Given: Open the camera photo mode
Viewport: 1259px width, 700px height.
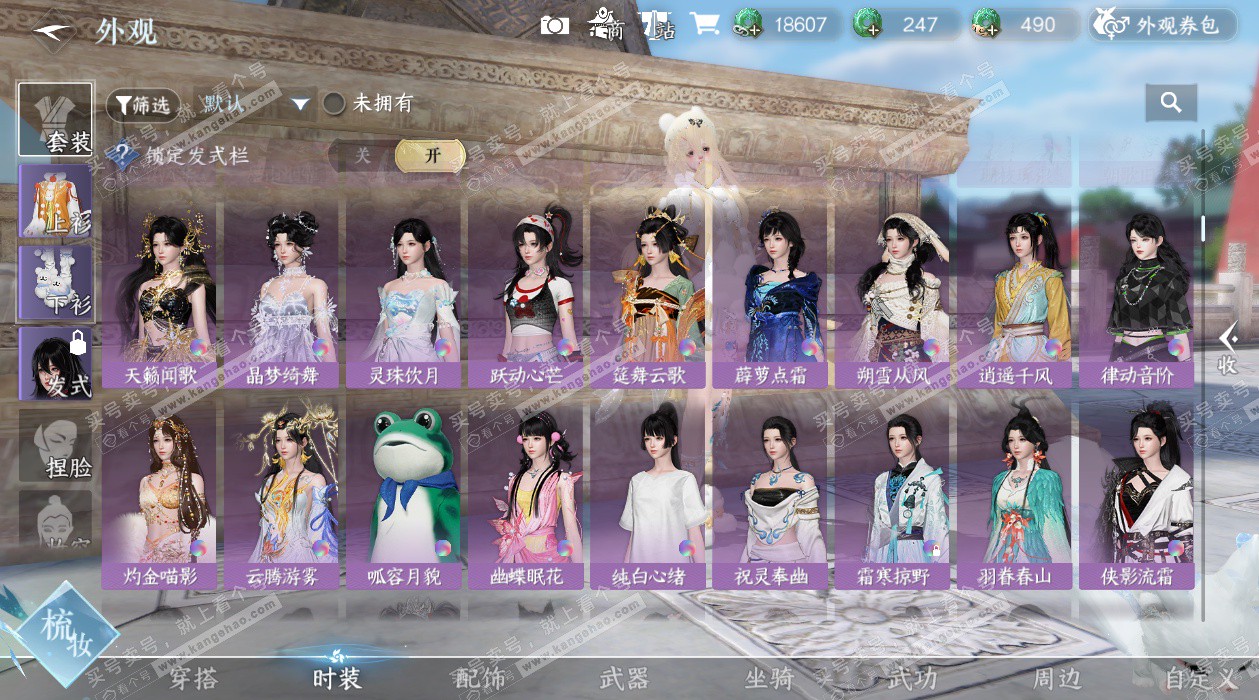Looking at the screenshot, I should (x=554, y=26).
